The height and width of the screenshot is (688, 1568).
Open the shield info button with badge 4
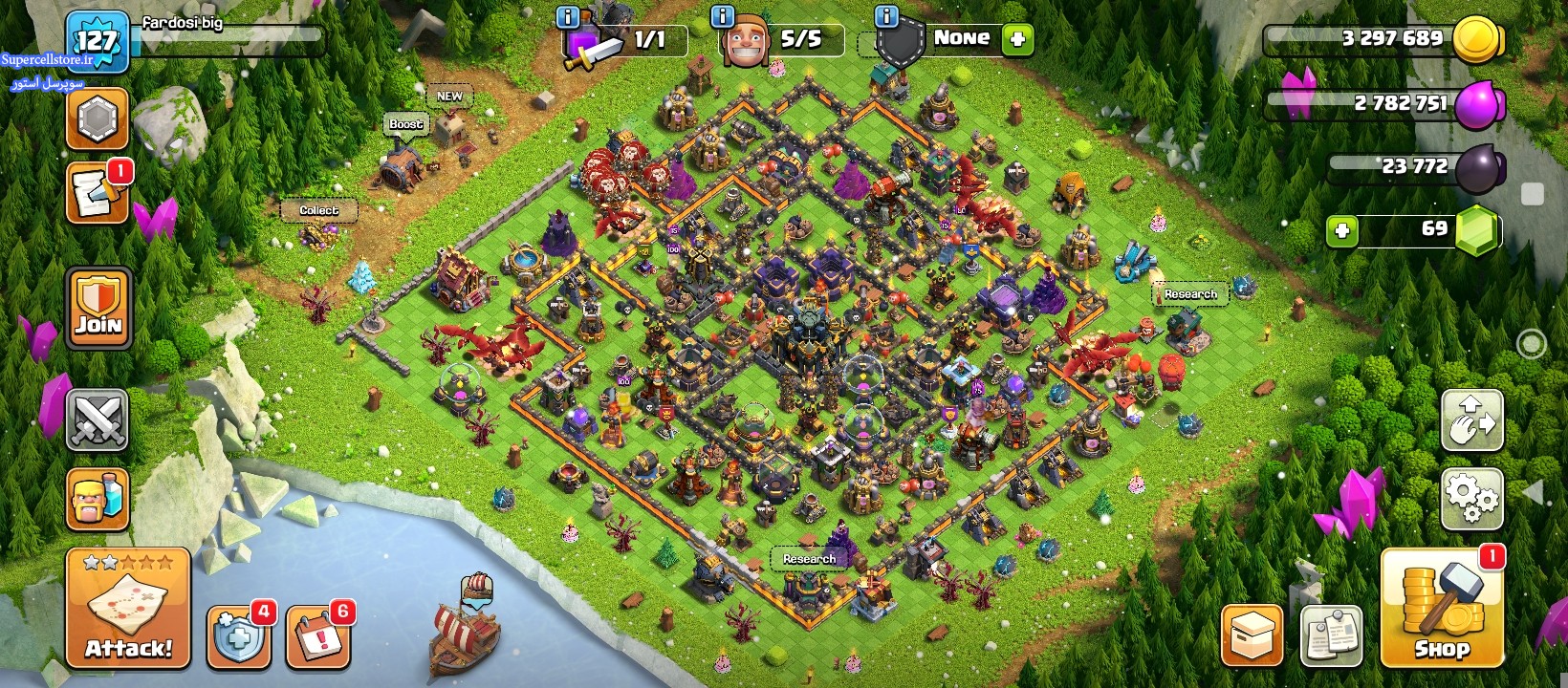238,636
